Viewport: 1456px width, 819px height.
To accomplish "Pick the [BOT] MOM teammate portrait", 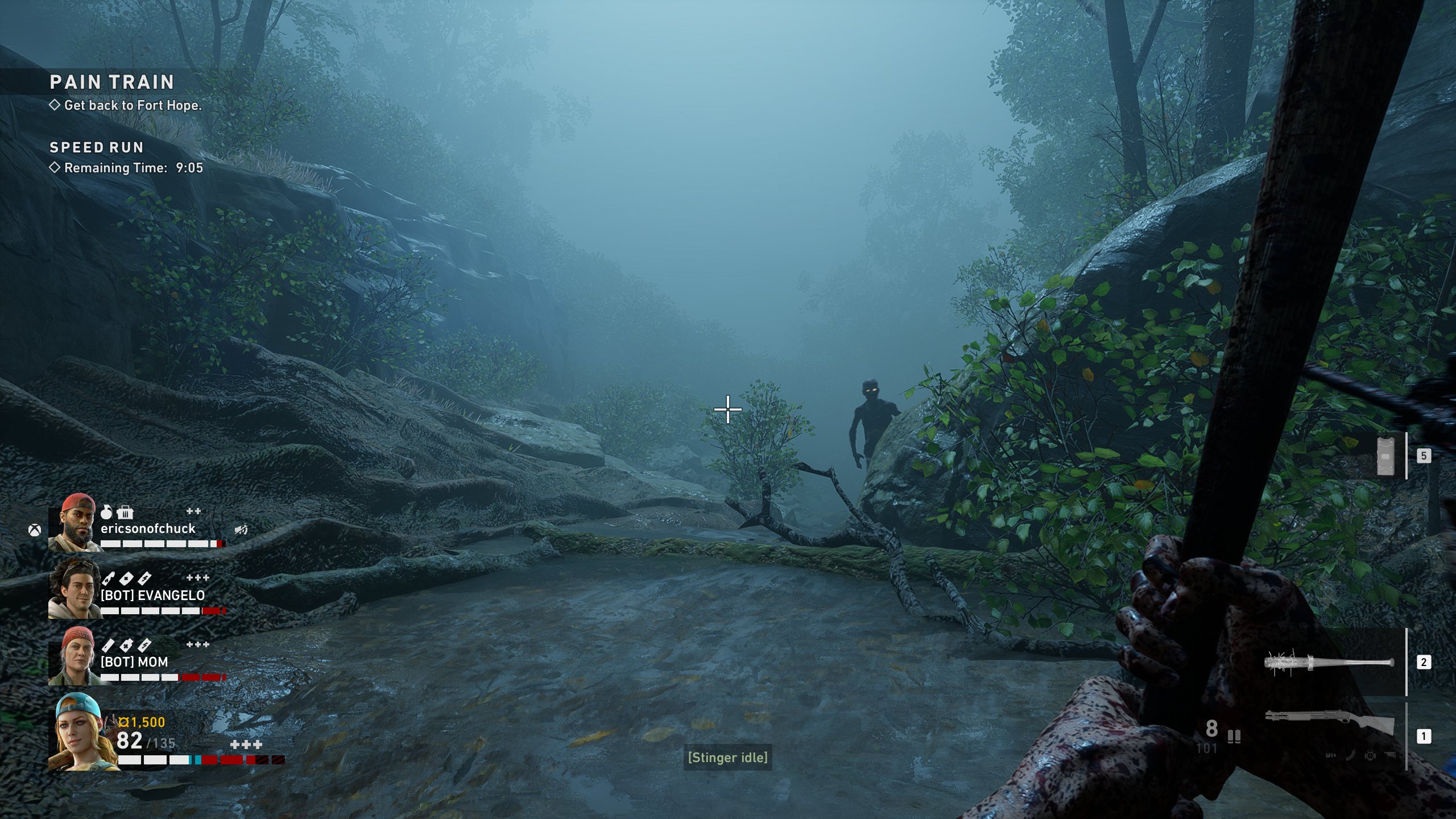I will pyautogui.click(x=74, y=656).
